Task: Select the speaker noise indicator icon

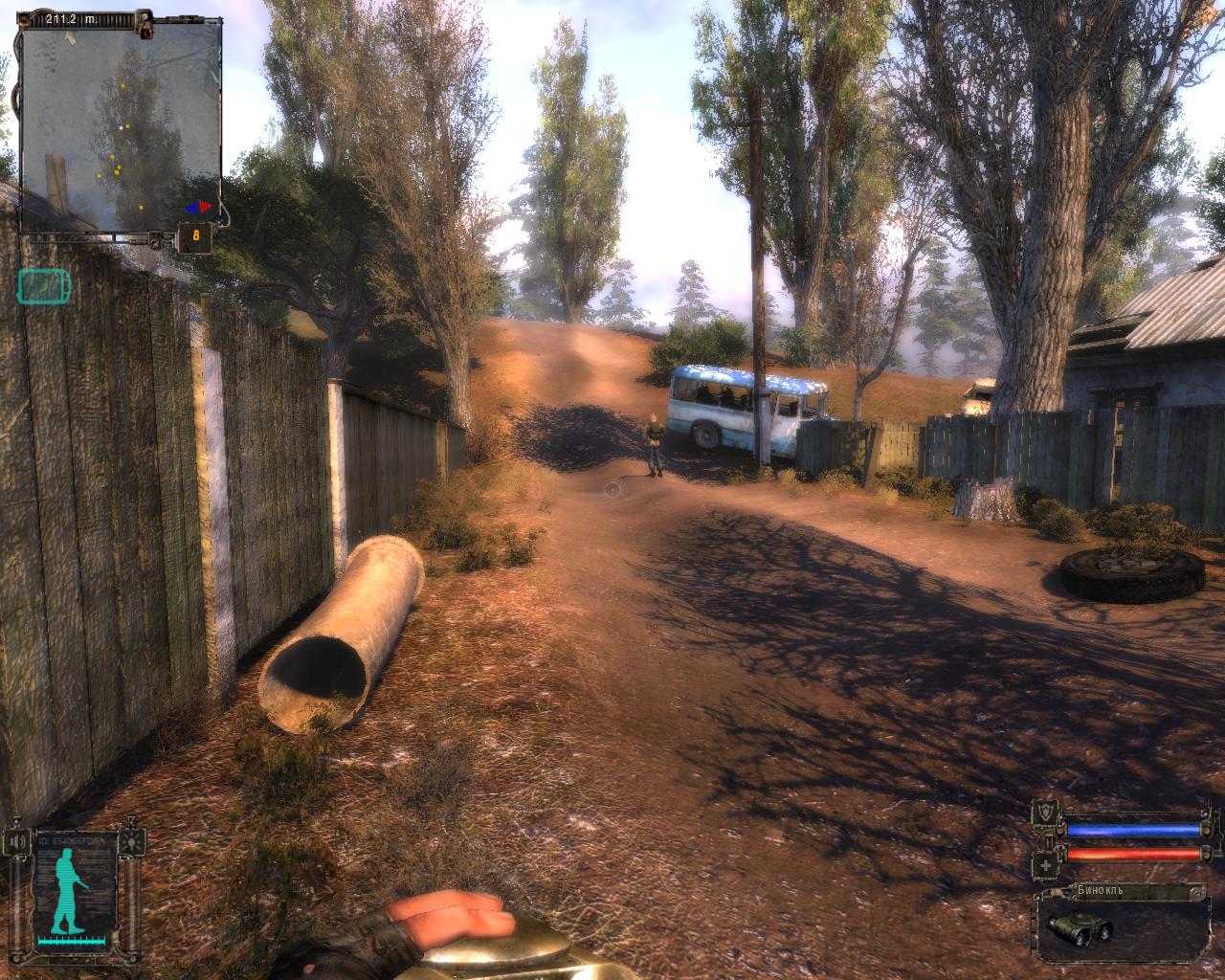Action: coord(16,842)
